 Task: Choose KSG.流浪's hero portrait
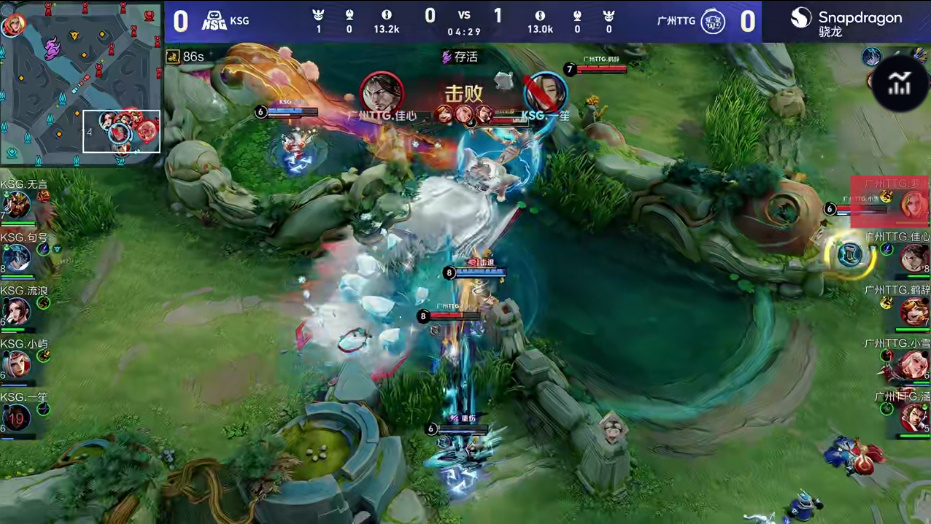point(17,311)
